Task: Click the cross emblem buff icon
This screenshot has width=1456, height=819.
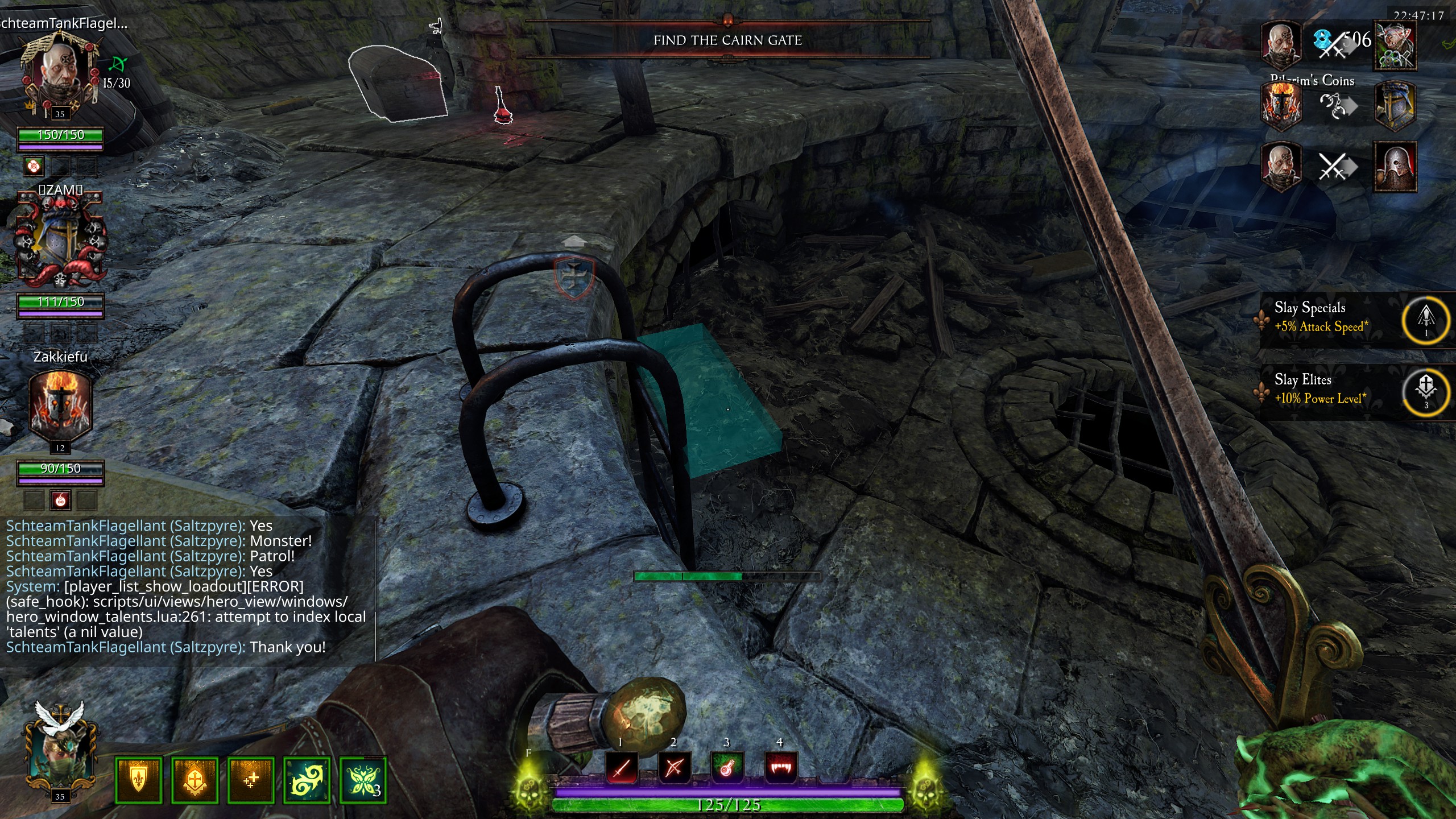Action: (195, 780)
